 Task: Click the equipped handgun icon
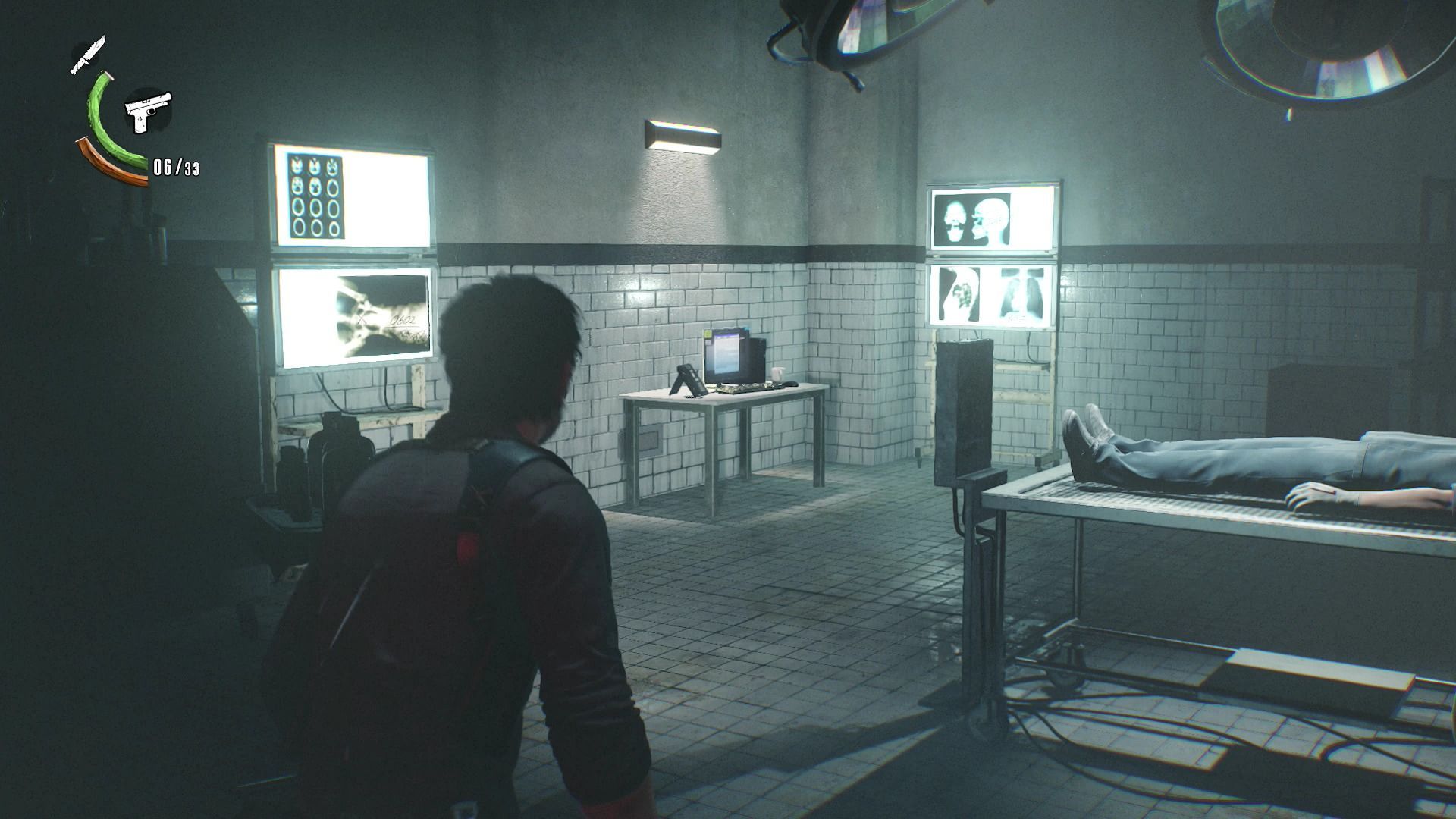coord(148,111)
